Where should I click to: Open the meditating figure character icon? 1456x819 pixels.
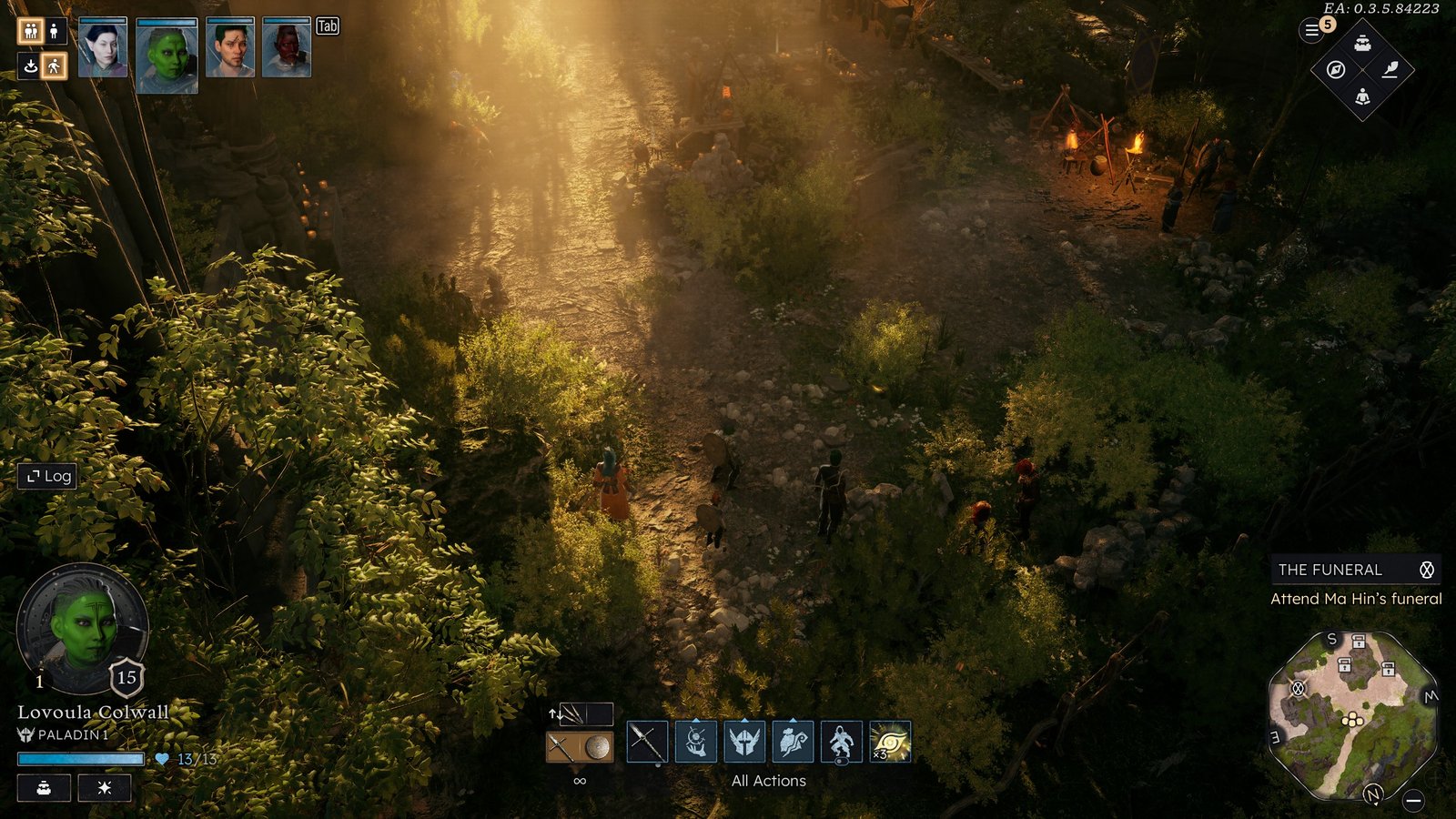click(x=1362, y=96)
